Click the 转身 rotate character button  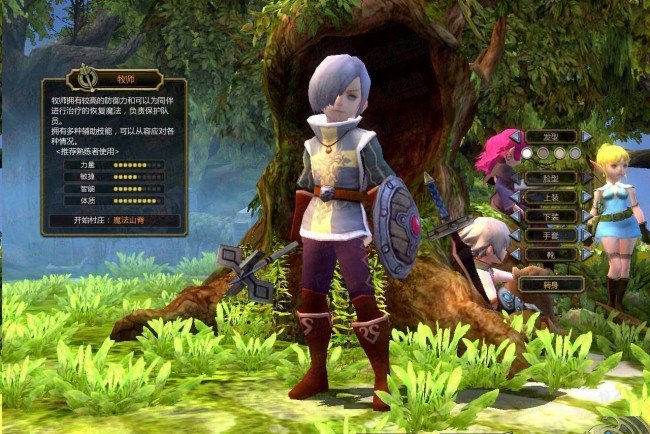pyautogui.click(x=551, y=285)
